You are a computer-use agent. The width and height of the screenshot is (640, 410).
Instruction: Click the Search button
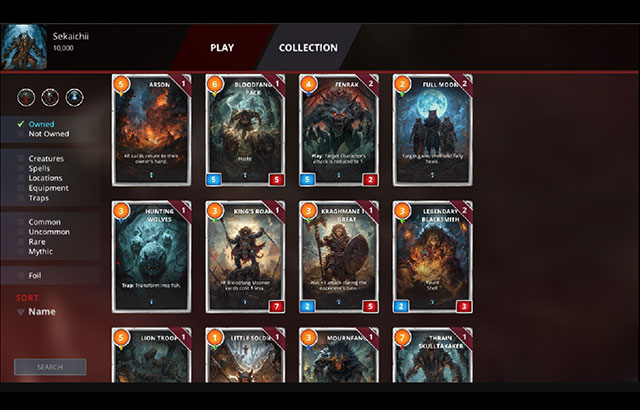[x=50, y=367]
